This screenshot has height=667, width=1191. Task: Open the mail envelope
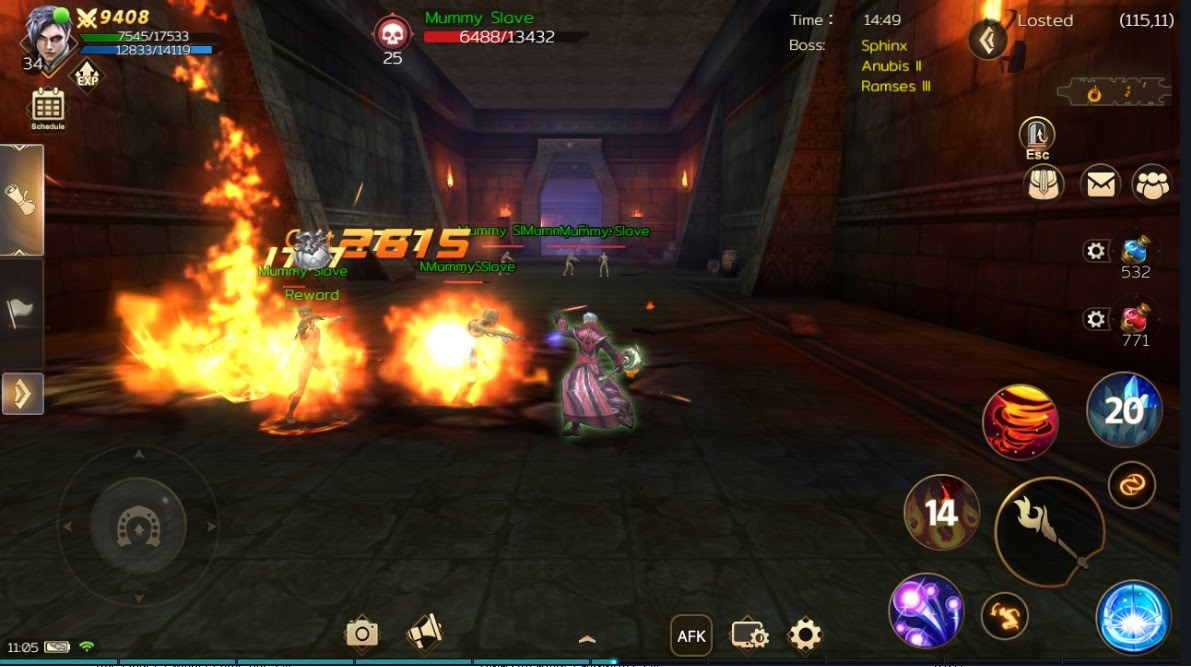(x=1100, y=184)
